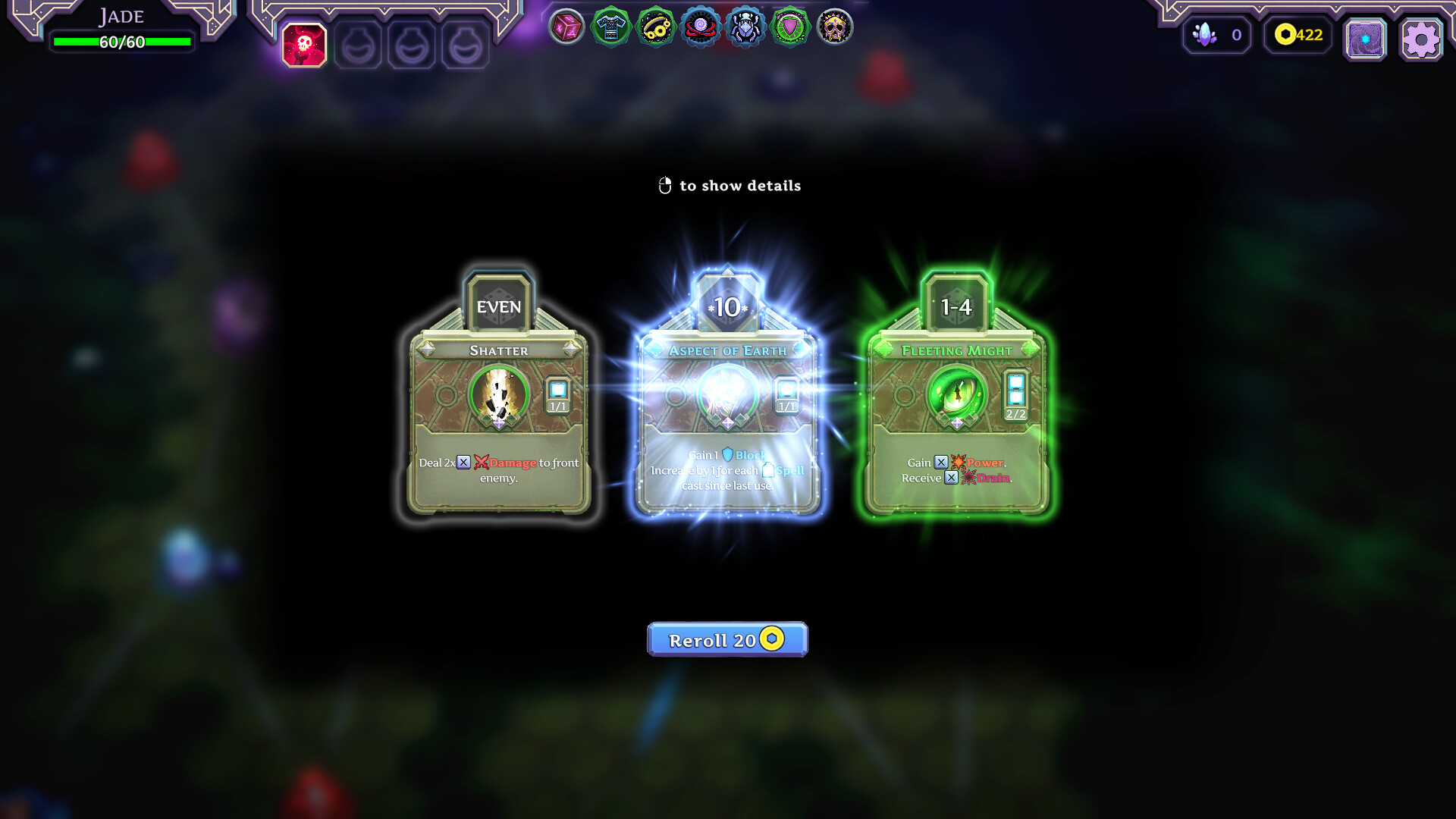Click Jade's green health bar
The height and width of the screenshot is (819, 1456).
120,42
